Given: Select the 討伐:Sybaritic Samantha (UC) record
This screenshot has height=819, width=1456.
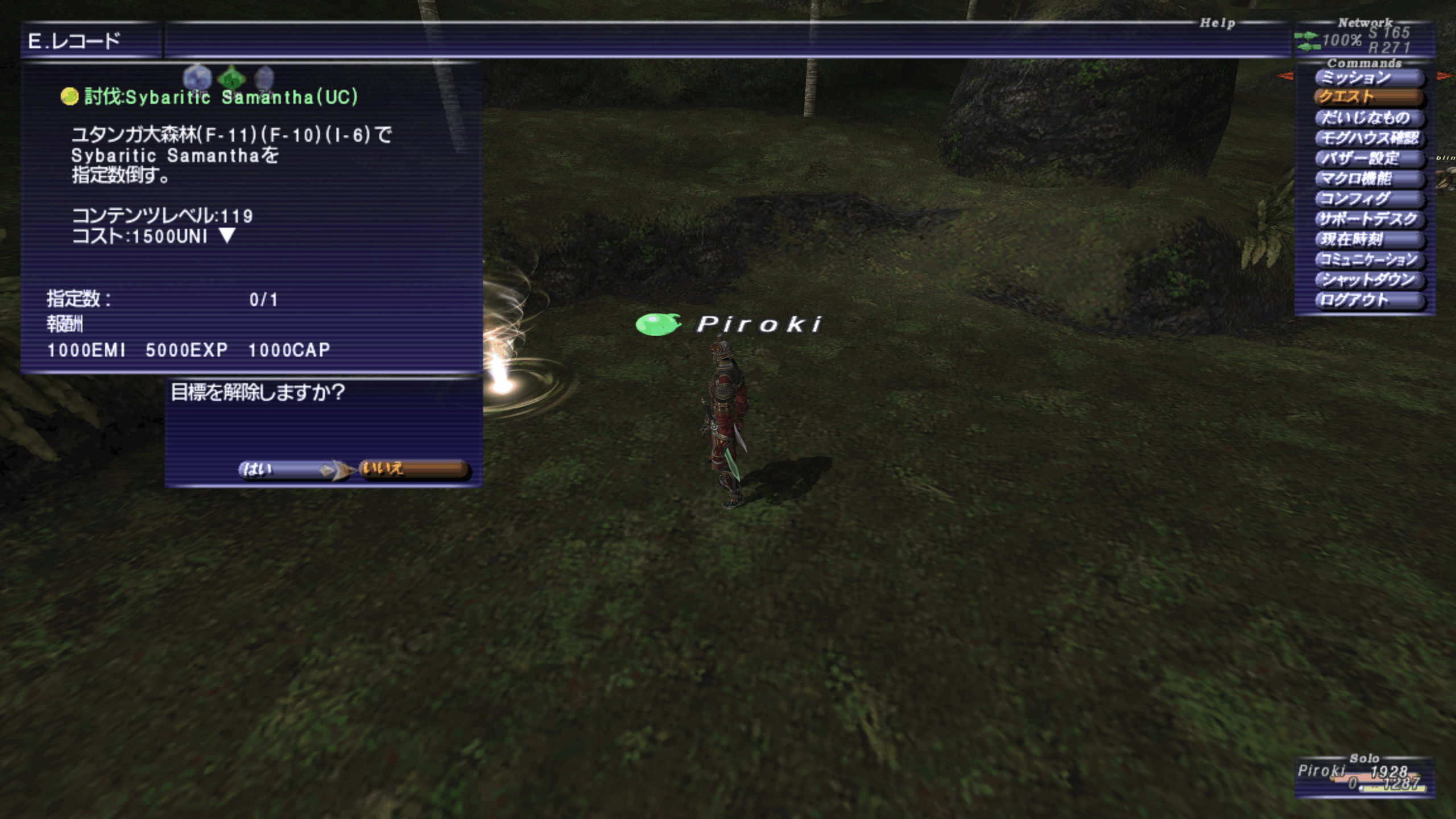Looking at the screenshot, I should point(221,97).
